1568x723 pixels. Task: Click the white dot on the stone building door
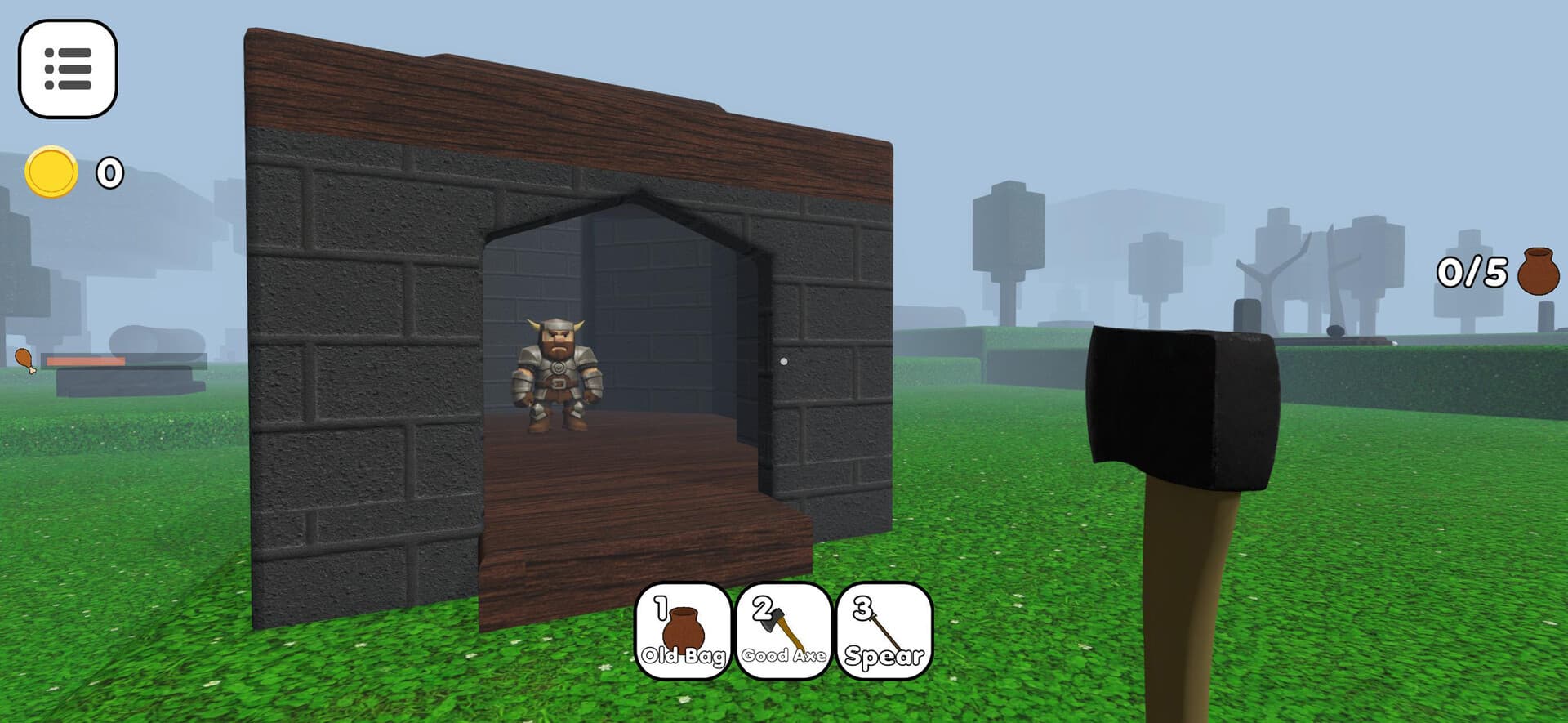[783, 357]
